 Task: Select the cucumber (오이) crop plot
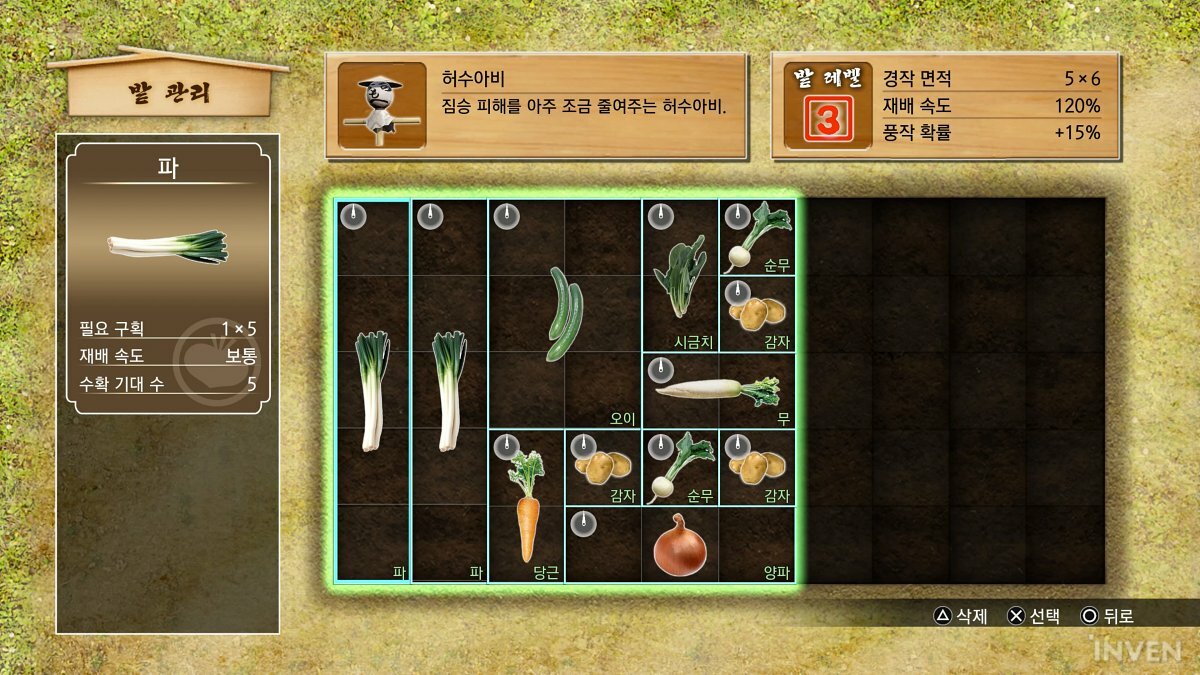coord(564,313)
